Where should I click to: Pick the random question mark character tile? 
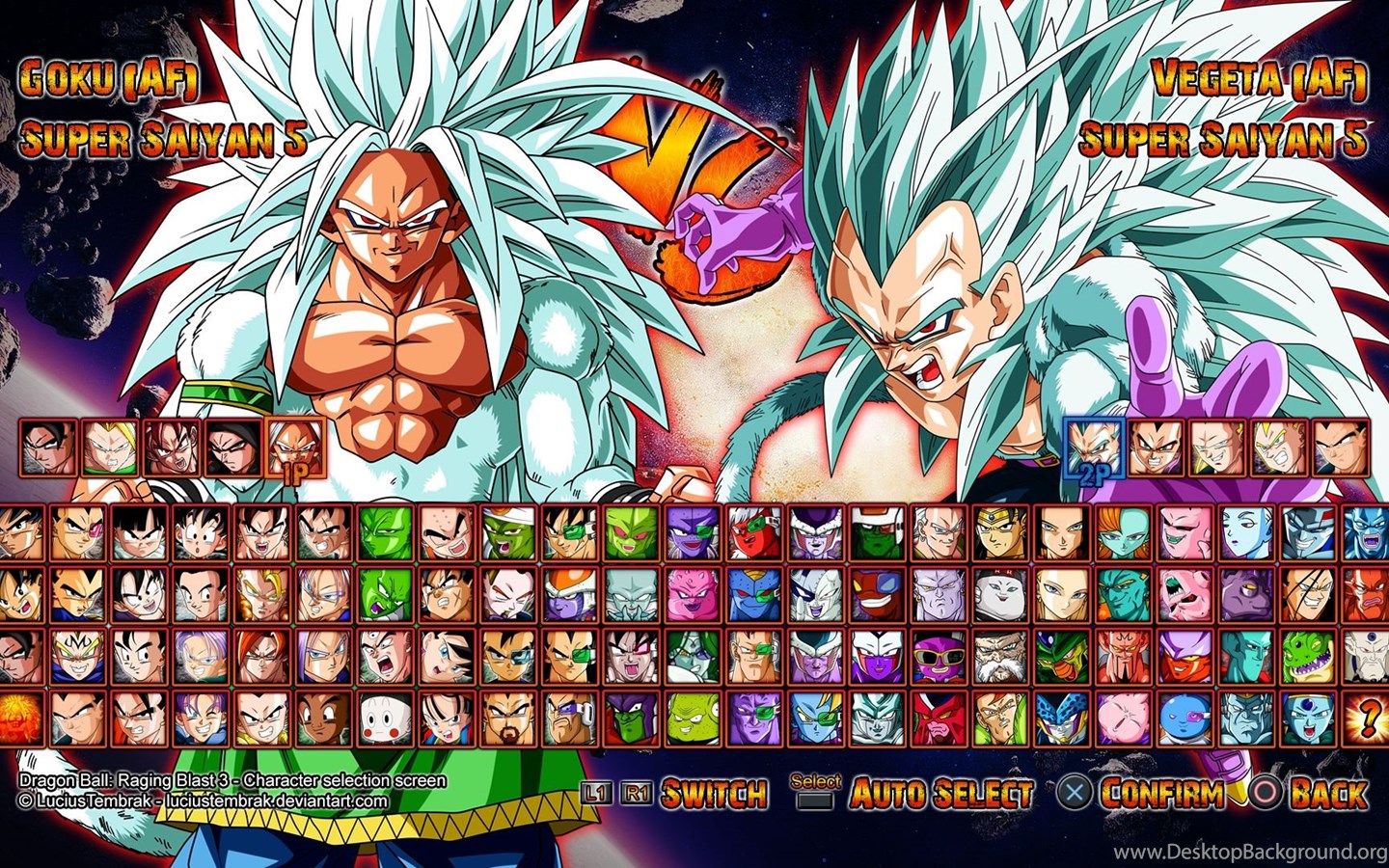[1368, 718]
